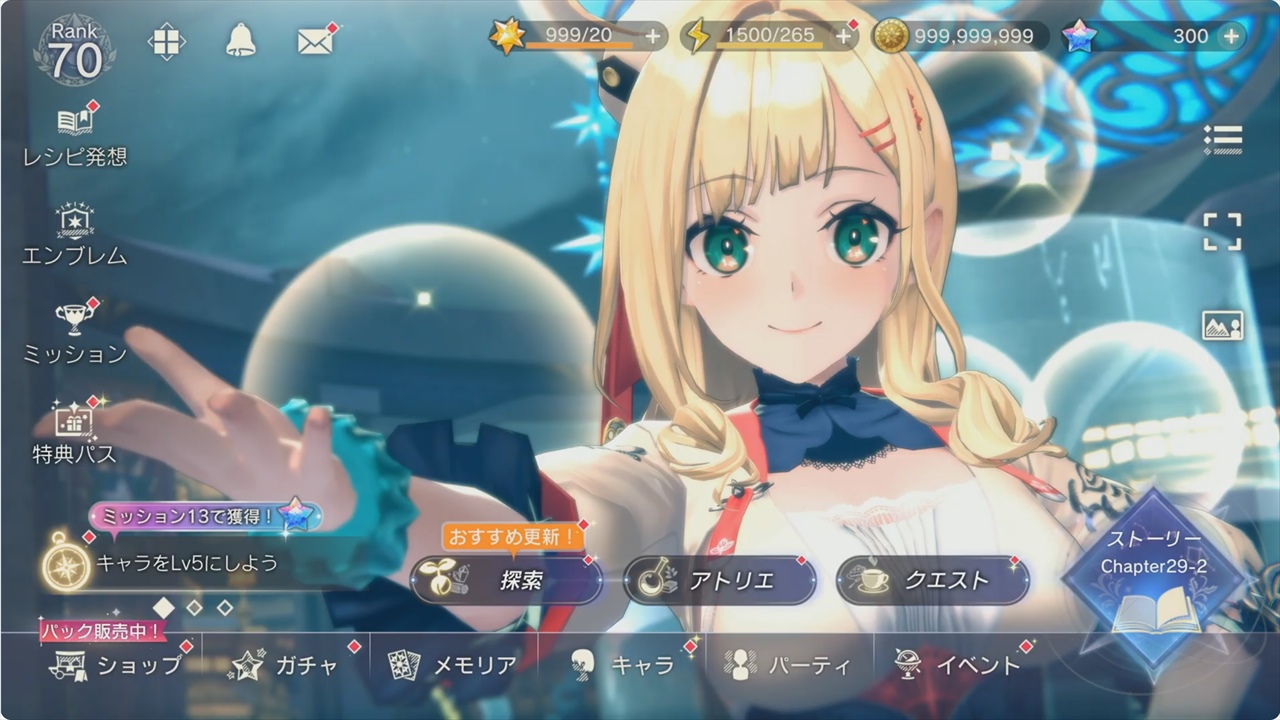Start 探索 exploration
1280x720 pixels.
coord(506,581)
